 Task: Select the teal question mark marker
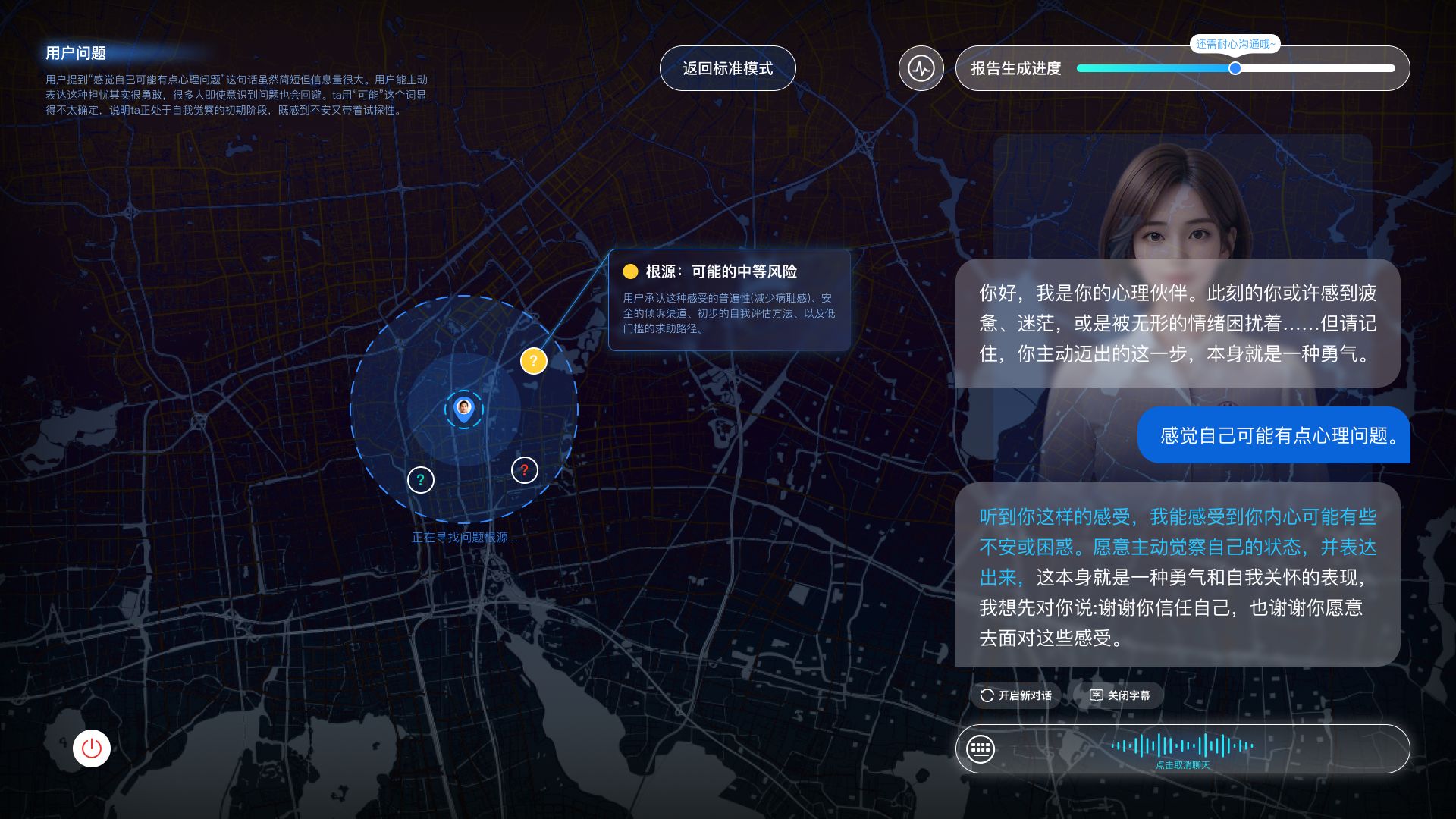pyautogui.click(x=421, y=479)
